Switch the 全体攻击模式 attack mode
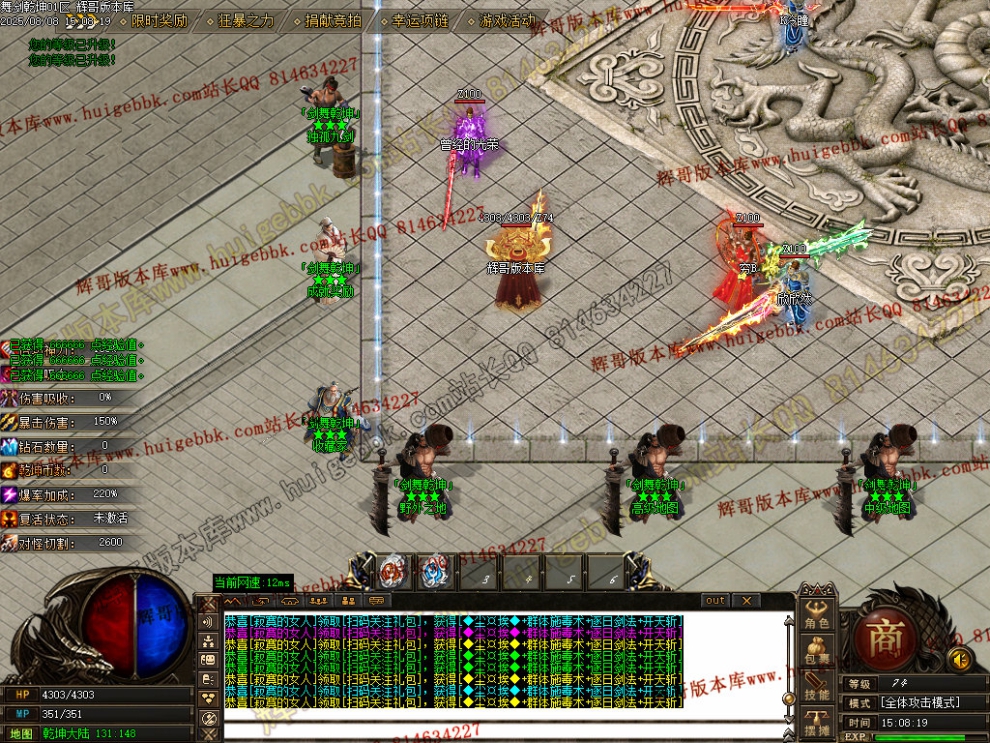 pos(919,703)
